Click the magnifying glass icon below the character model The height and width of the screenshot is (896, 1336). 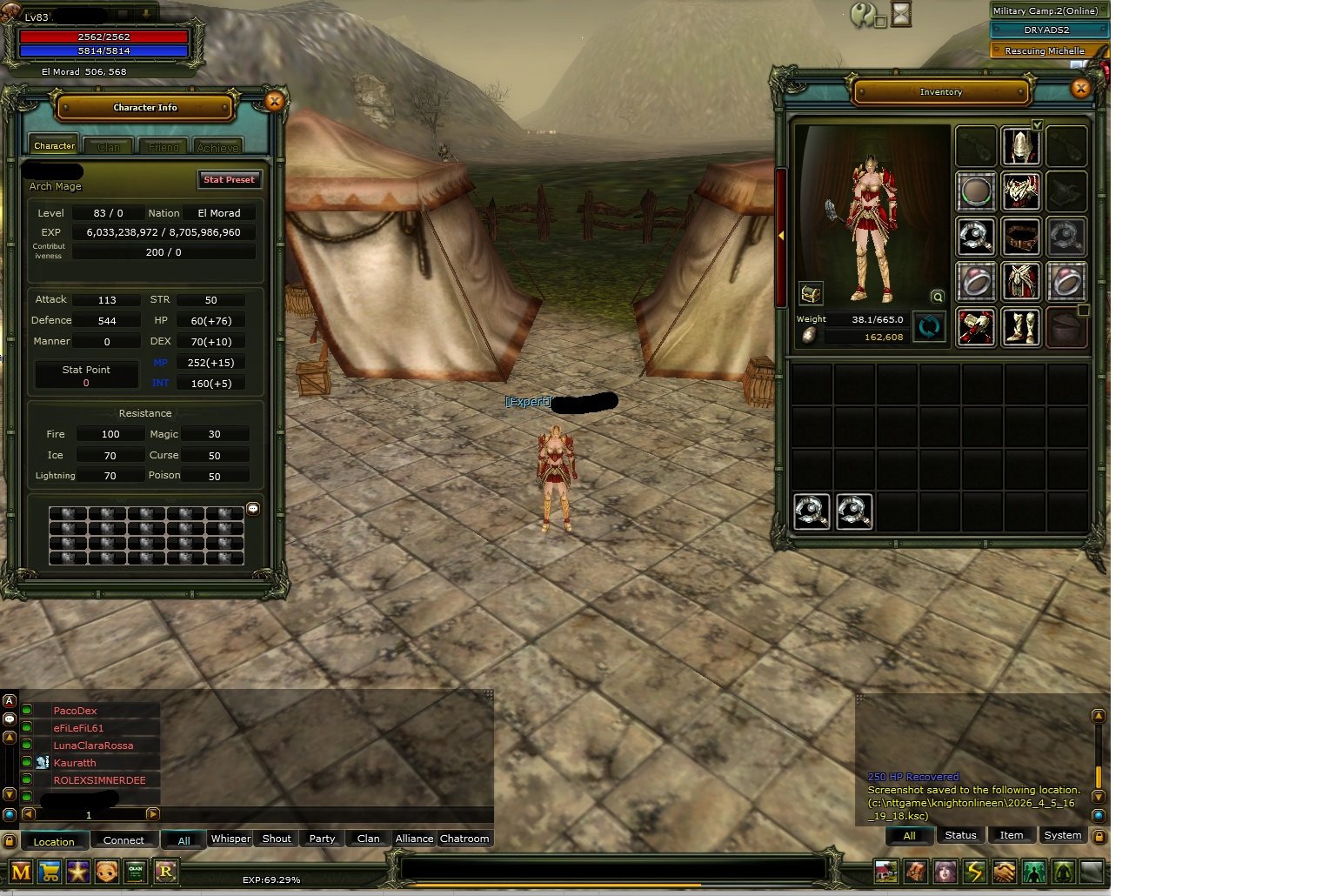[937, 296]
